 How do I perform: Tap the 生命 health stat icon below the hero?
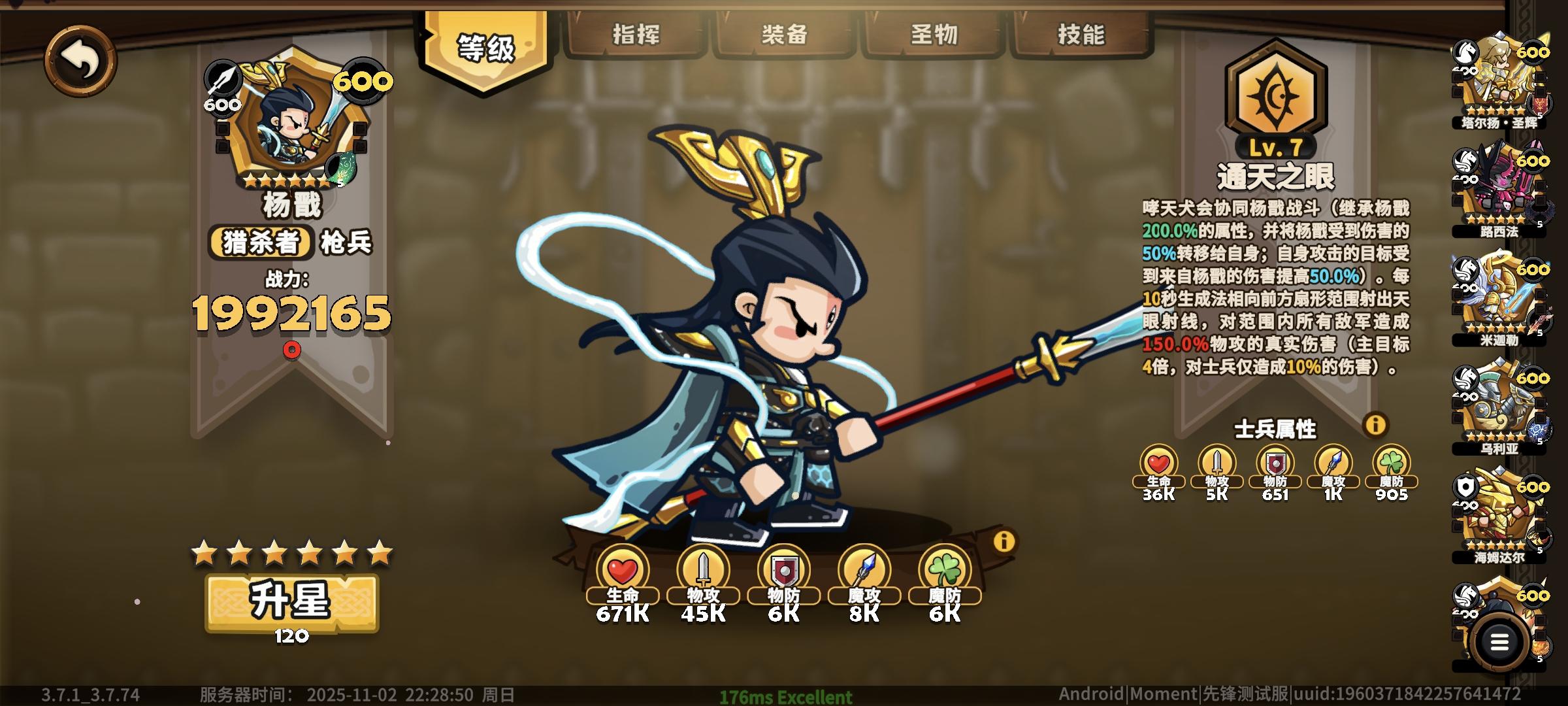click(x=624, y=569)
